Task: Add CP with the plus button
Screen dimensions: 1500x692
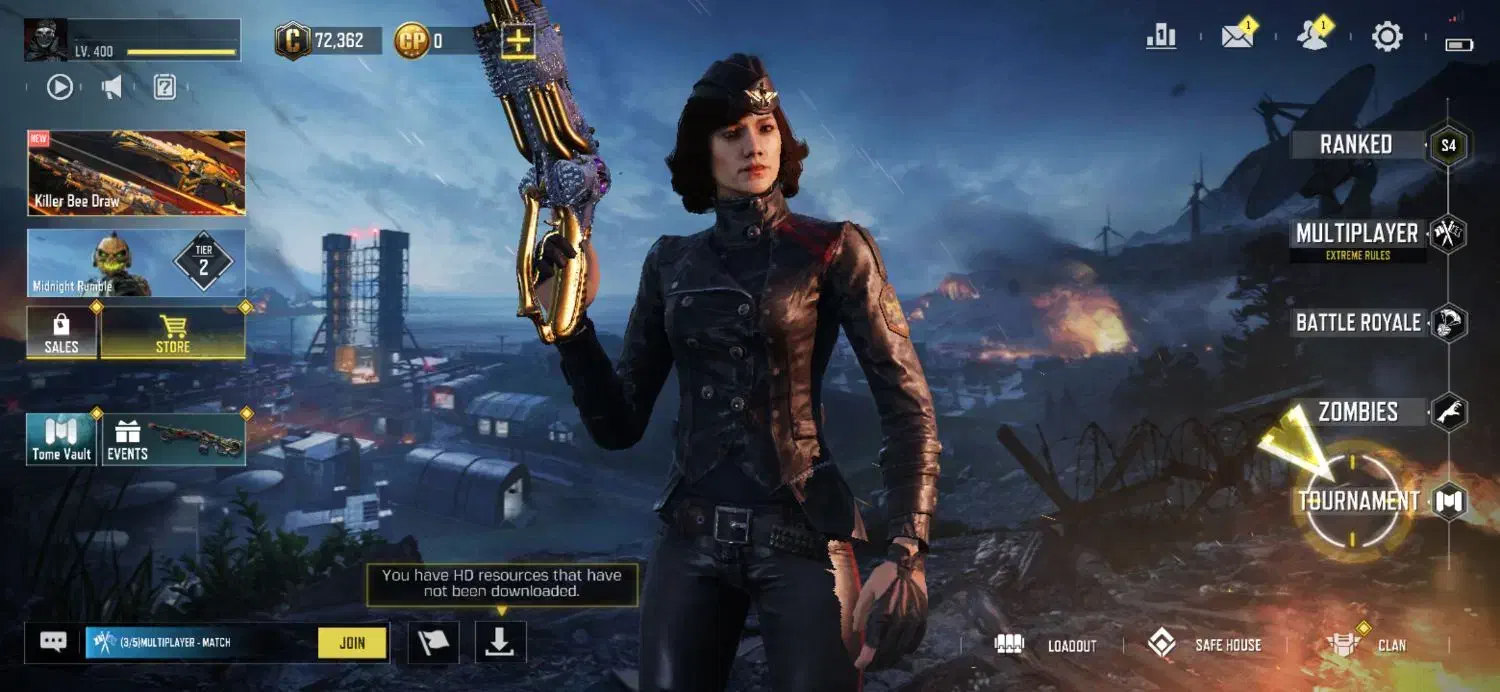Action: (518, 41)
